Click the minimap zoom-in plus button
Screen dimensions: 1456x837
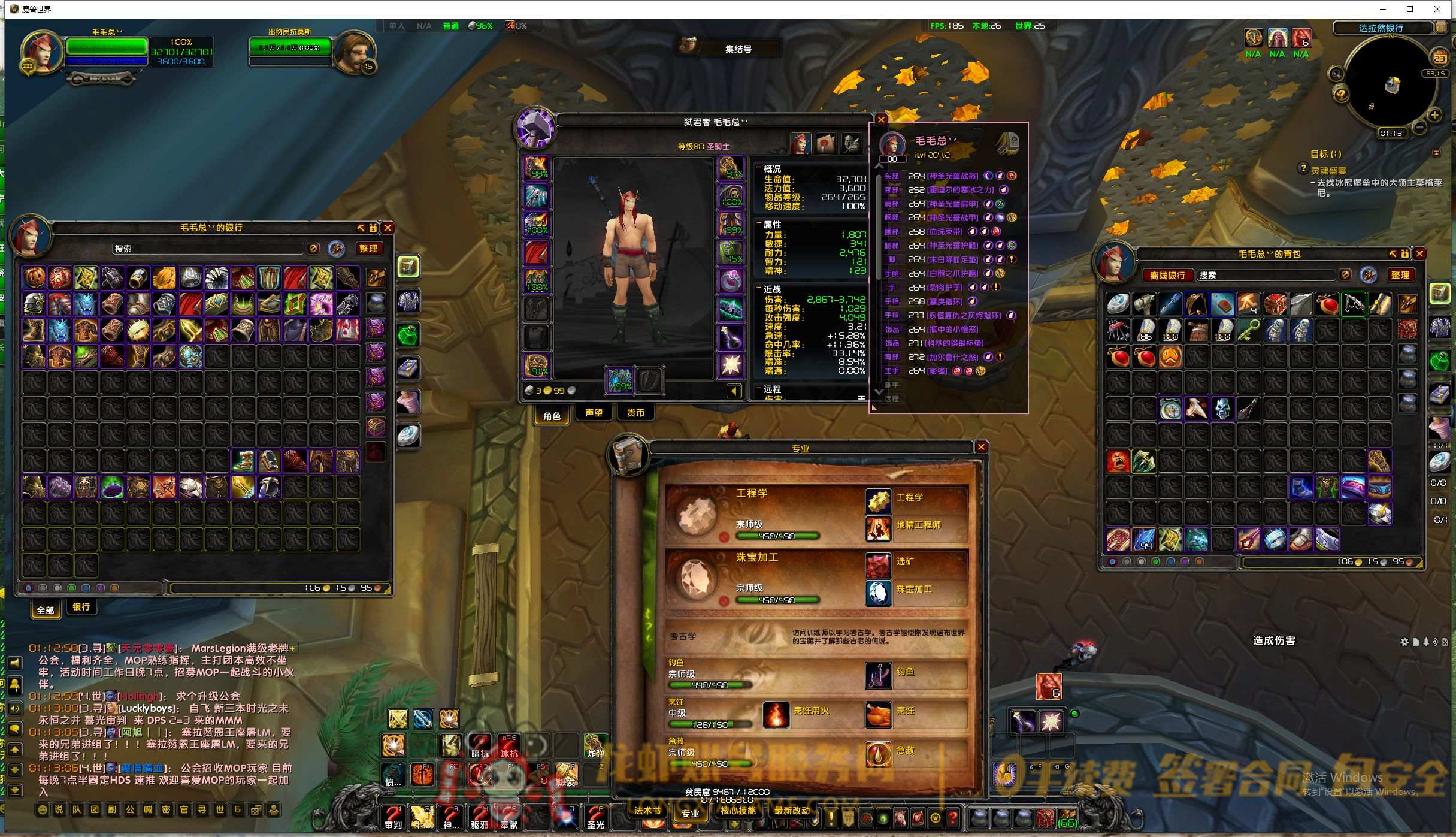pos(1435,115)
